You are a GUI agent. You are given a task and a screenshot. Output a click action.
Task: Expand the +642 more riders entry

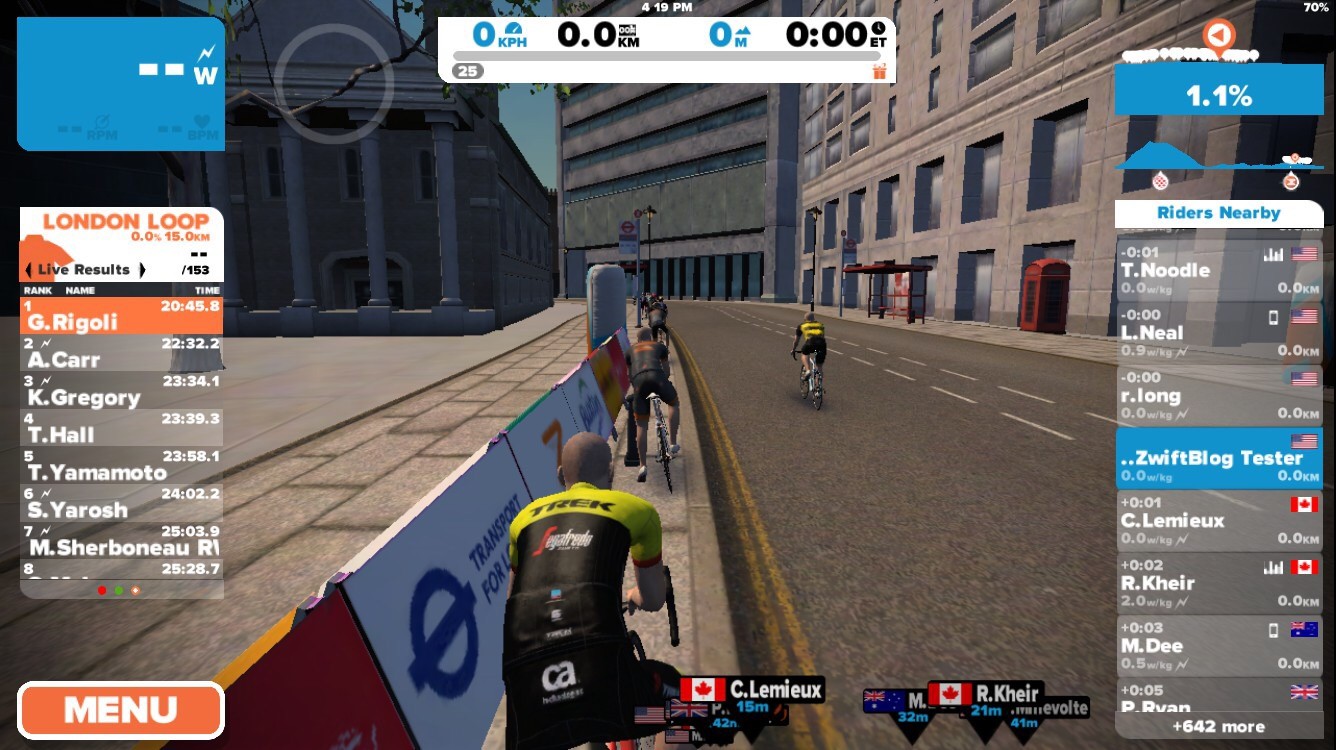point(1218,727)
